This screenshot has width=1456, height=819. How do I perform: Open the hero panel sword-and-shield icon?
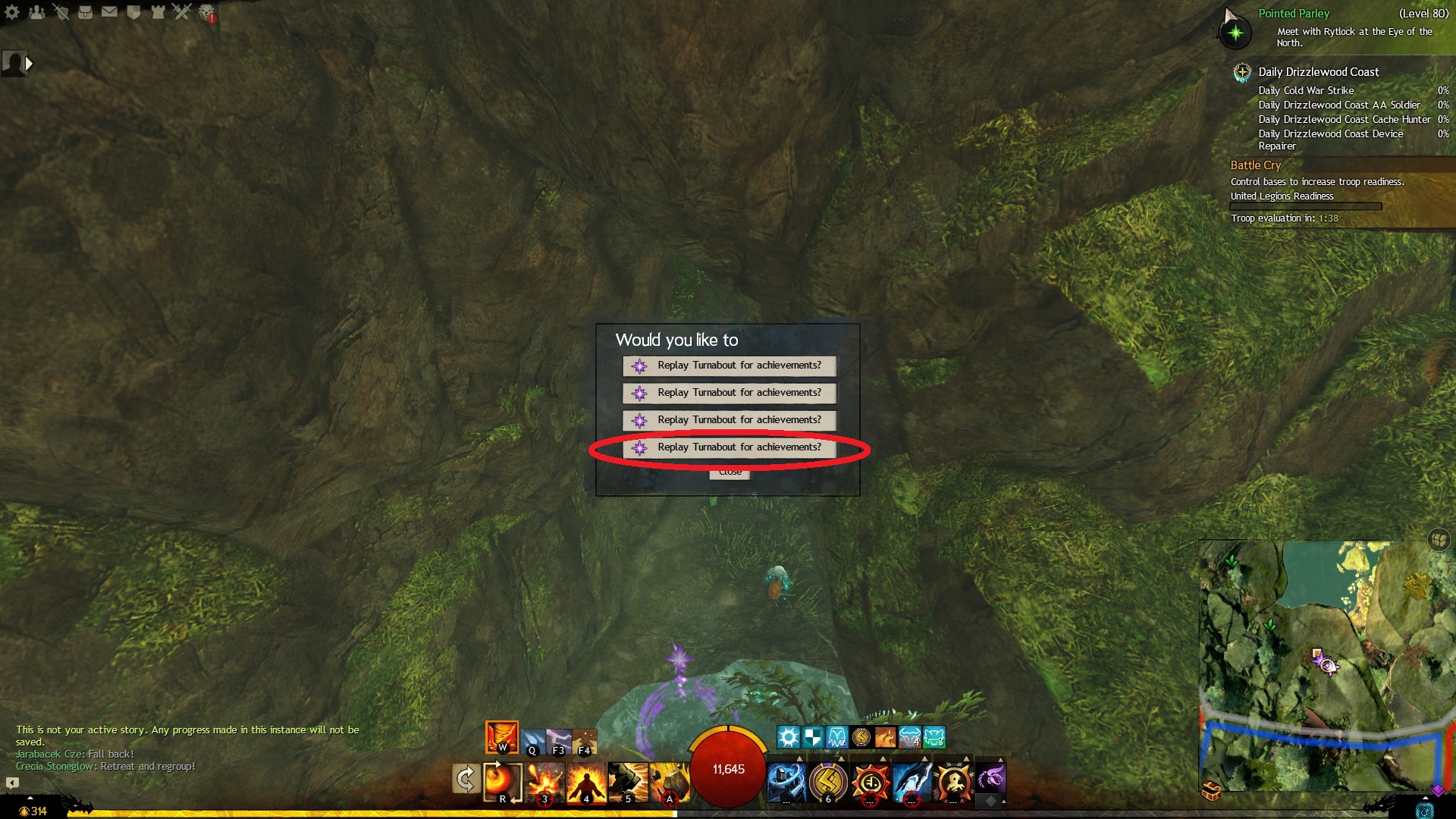pos(61,12)
